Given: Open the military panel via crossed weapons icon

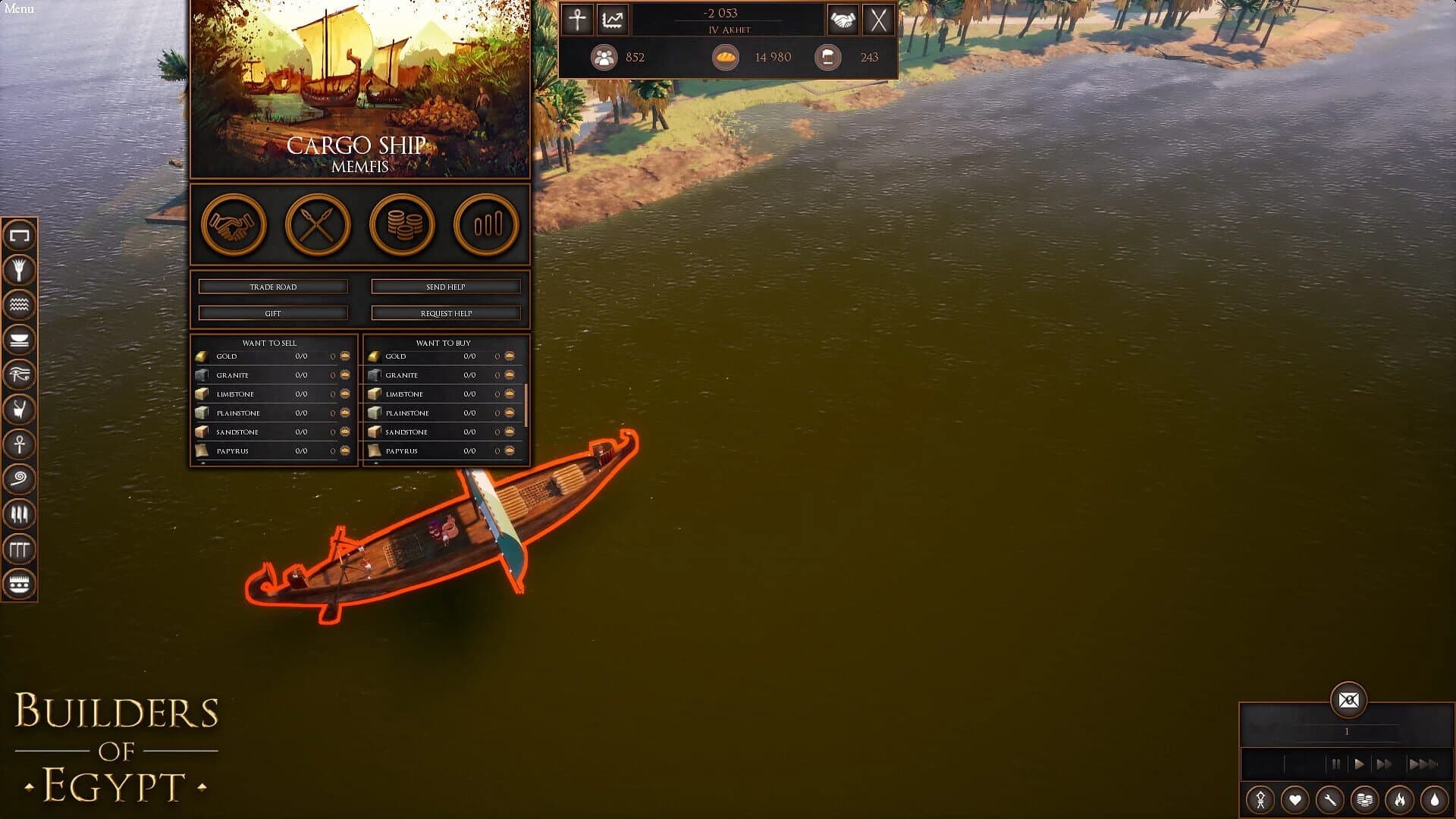Looking at the screenshot, I should tap(317, 225).
